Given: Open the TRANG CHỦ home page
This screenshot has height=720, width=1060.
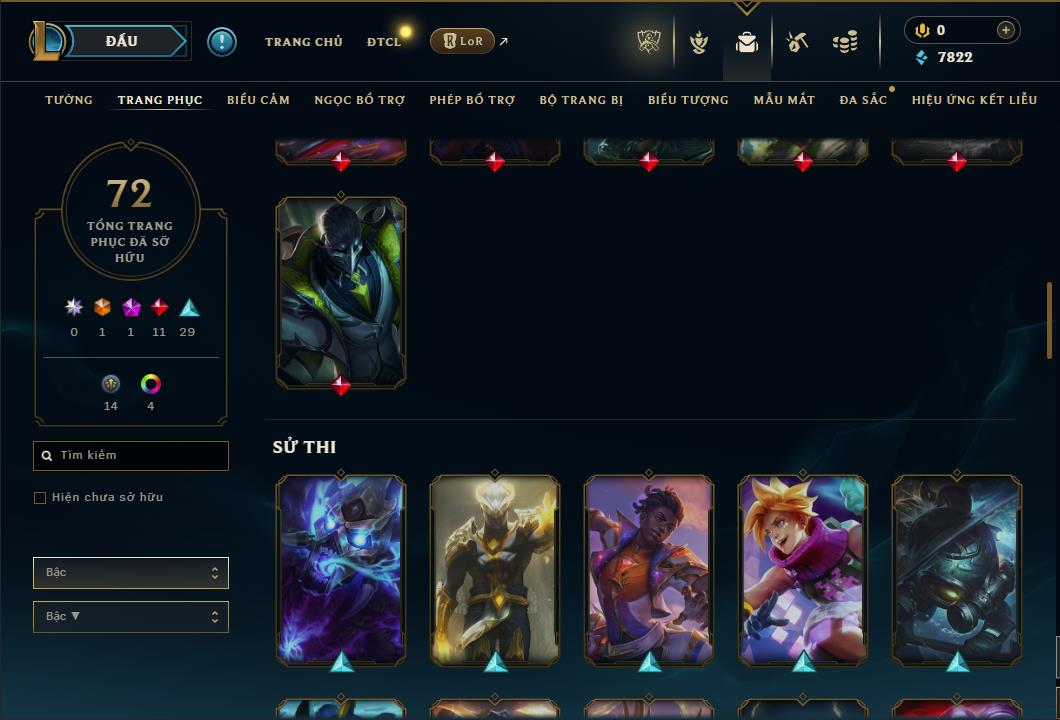Looking at the screenshot, I should pyautogui.click(x=304, y=42).
